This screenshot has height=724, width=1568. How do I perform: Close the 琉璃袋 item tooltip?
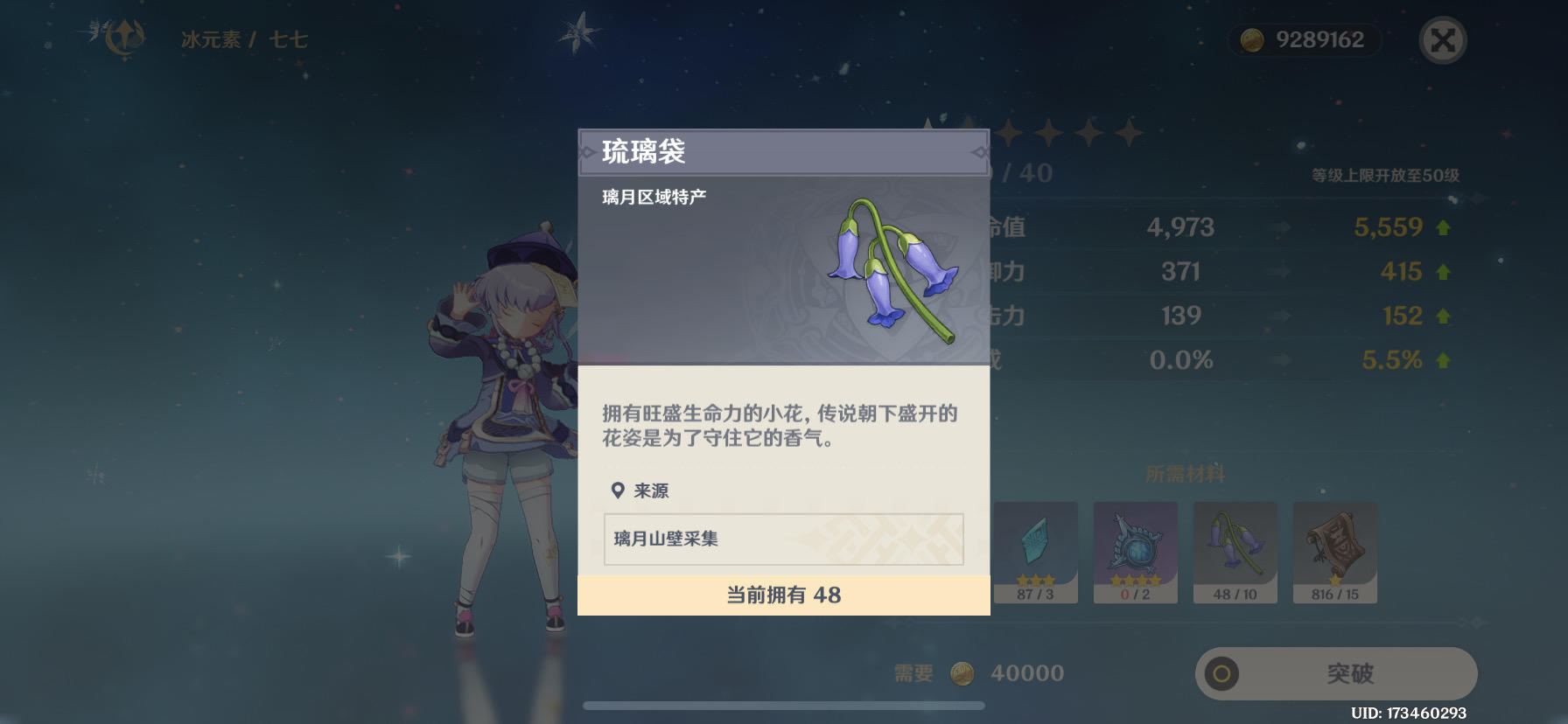(x=1444, y=39)
